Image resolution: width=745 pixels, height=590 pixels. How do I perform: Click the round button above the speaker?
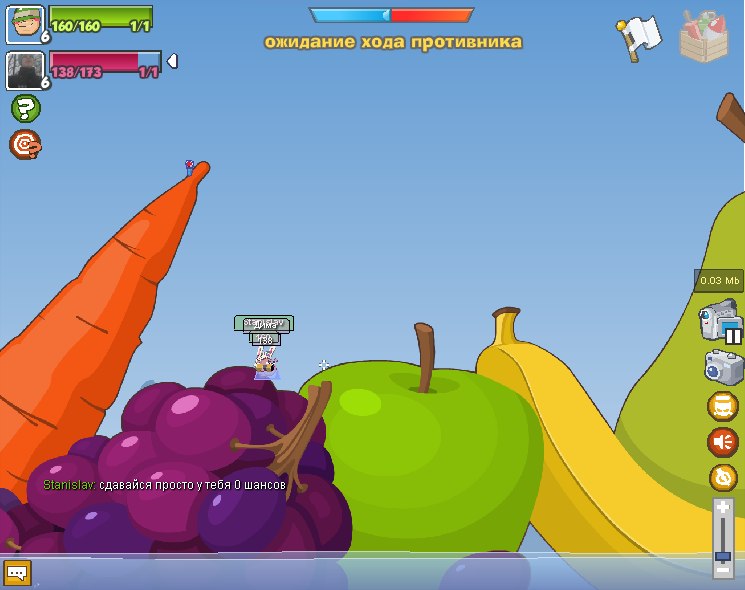(x=722, y=406)
